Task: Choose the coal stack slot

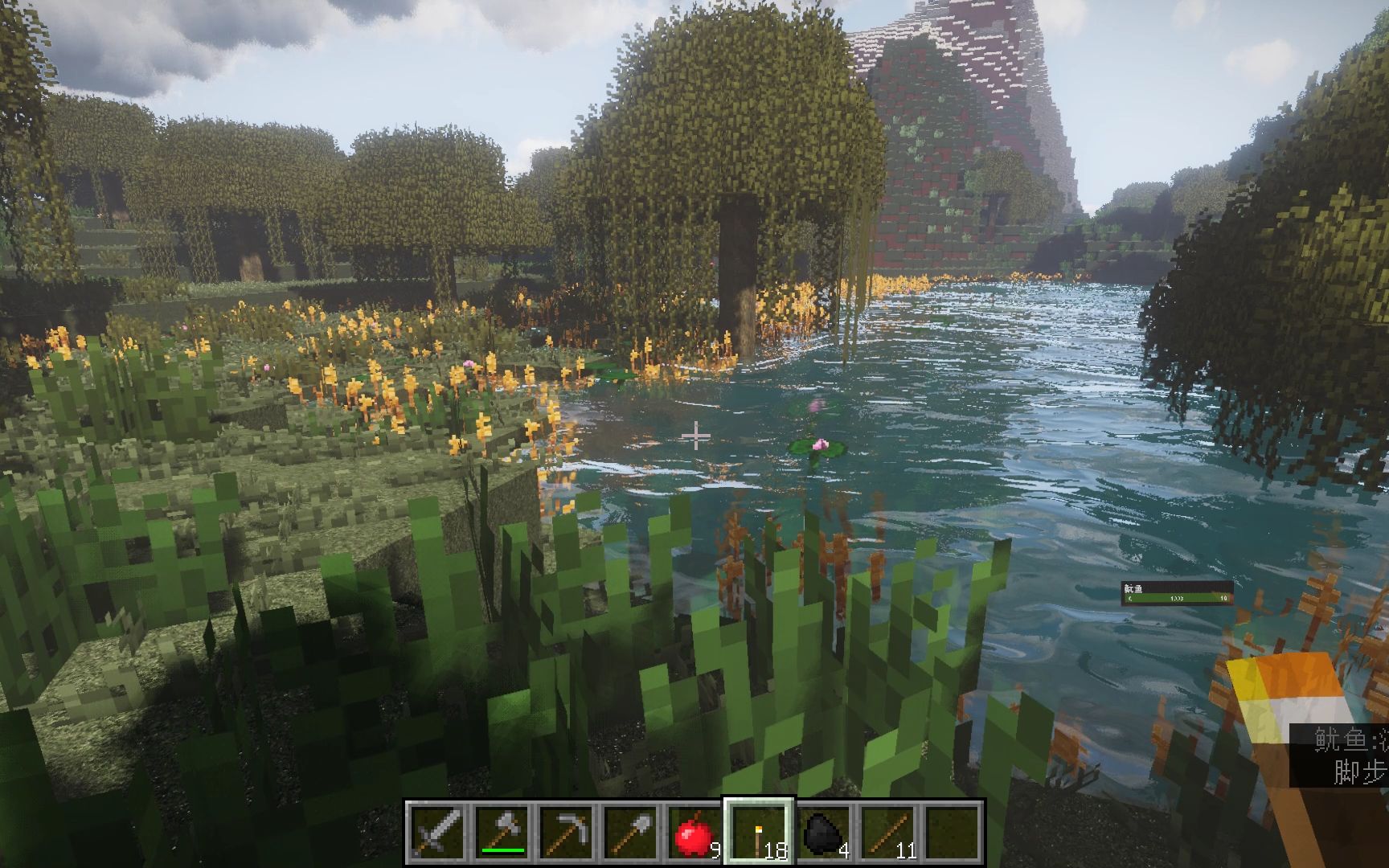Action: 824,831
